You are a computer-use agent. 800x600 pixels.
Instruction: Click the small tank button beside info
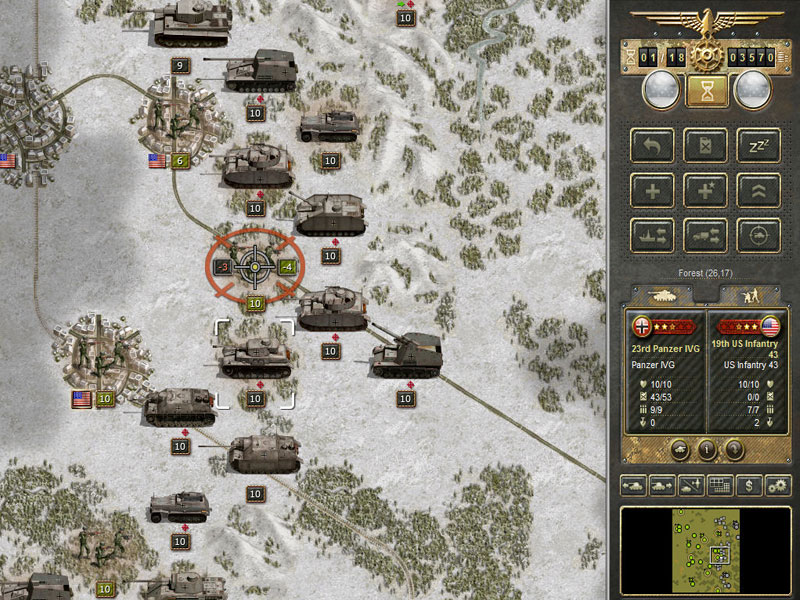pyautogui.click(x=680, y=449)
